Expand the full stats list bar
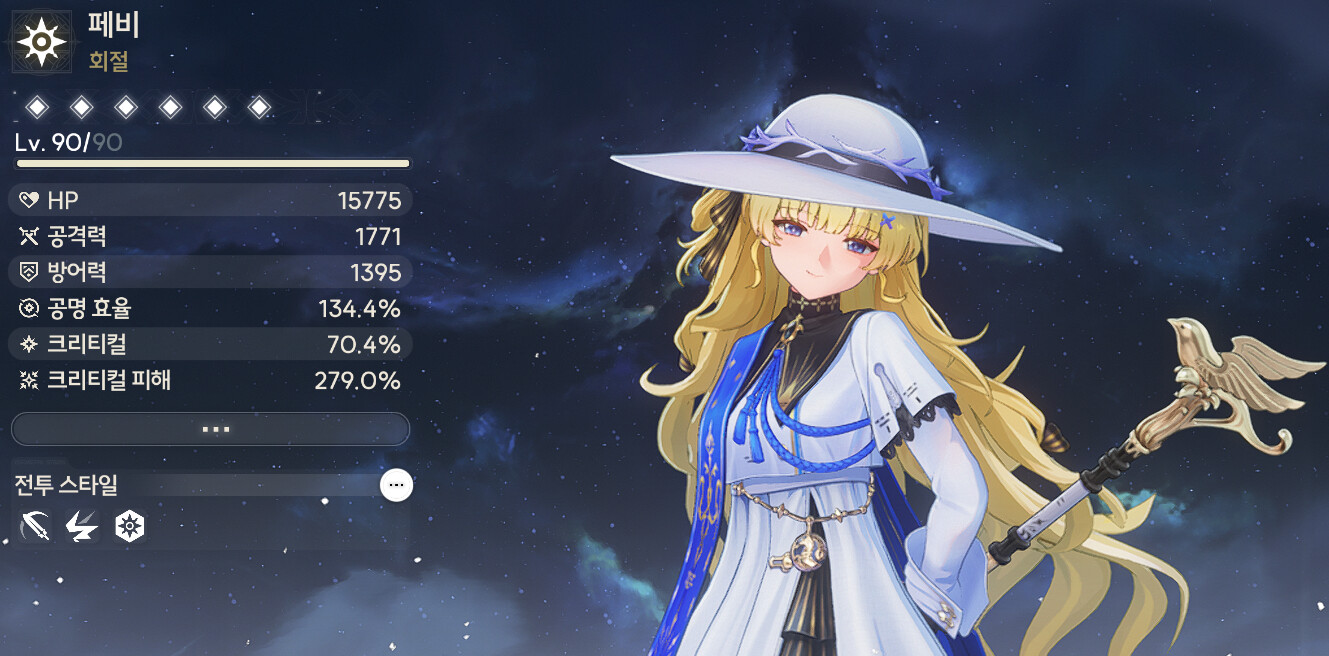Image resolution: width=1329 pixels, height=656 pixels. tap(210, 429)
